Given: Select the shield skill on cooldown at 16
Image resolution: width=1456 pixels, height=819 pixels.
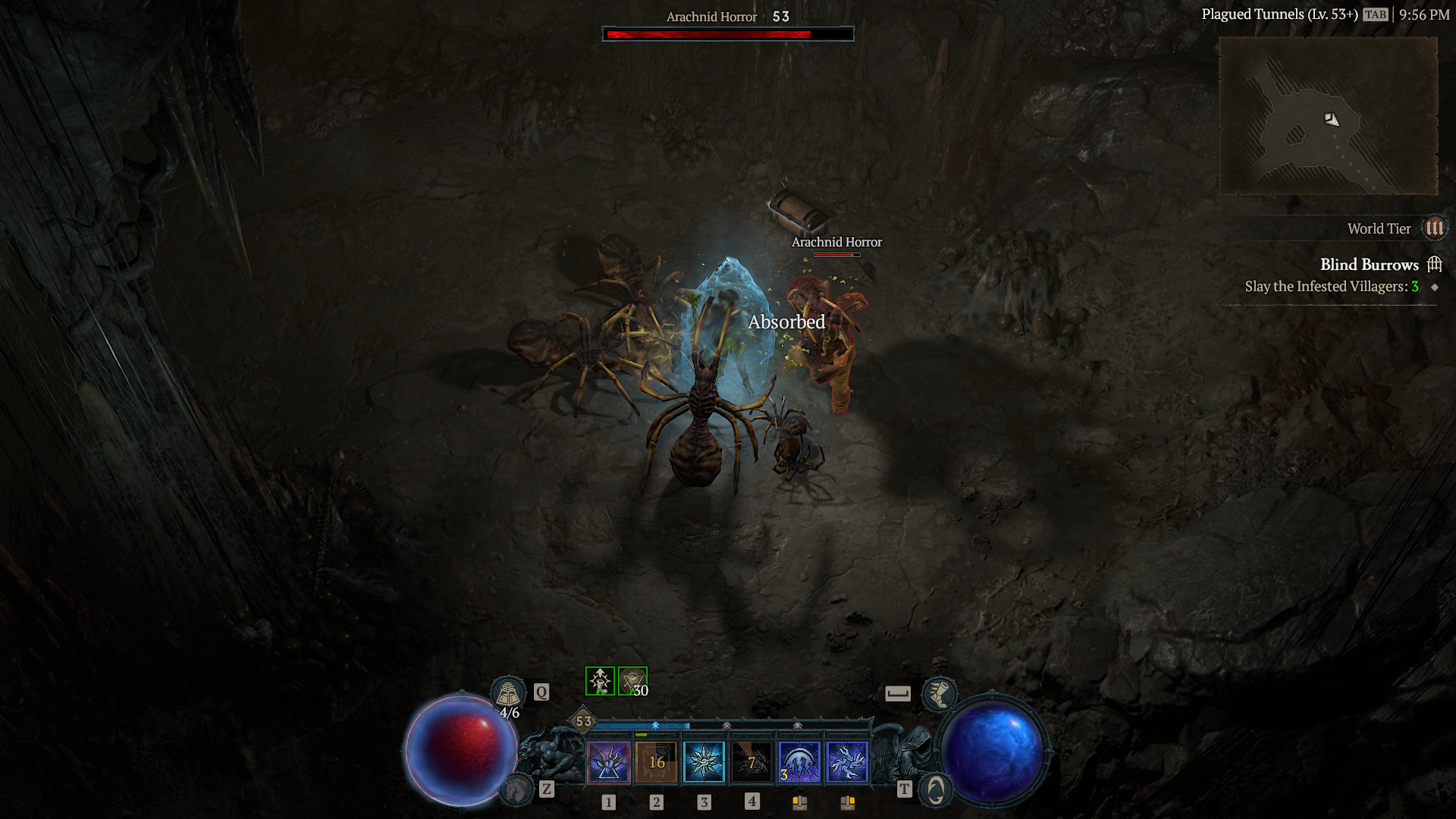Looking at the screenshot, I should click(657, 761).
